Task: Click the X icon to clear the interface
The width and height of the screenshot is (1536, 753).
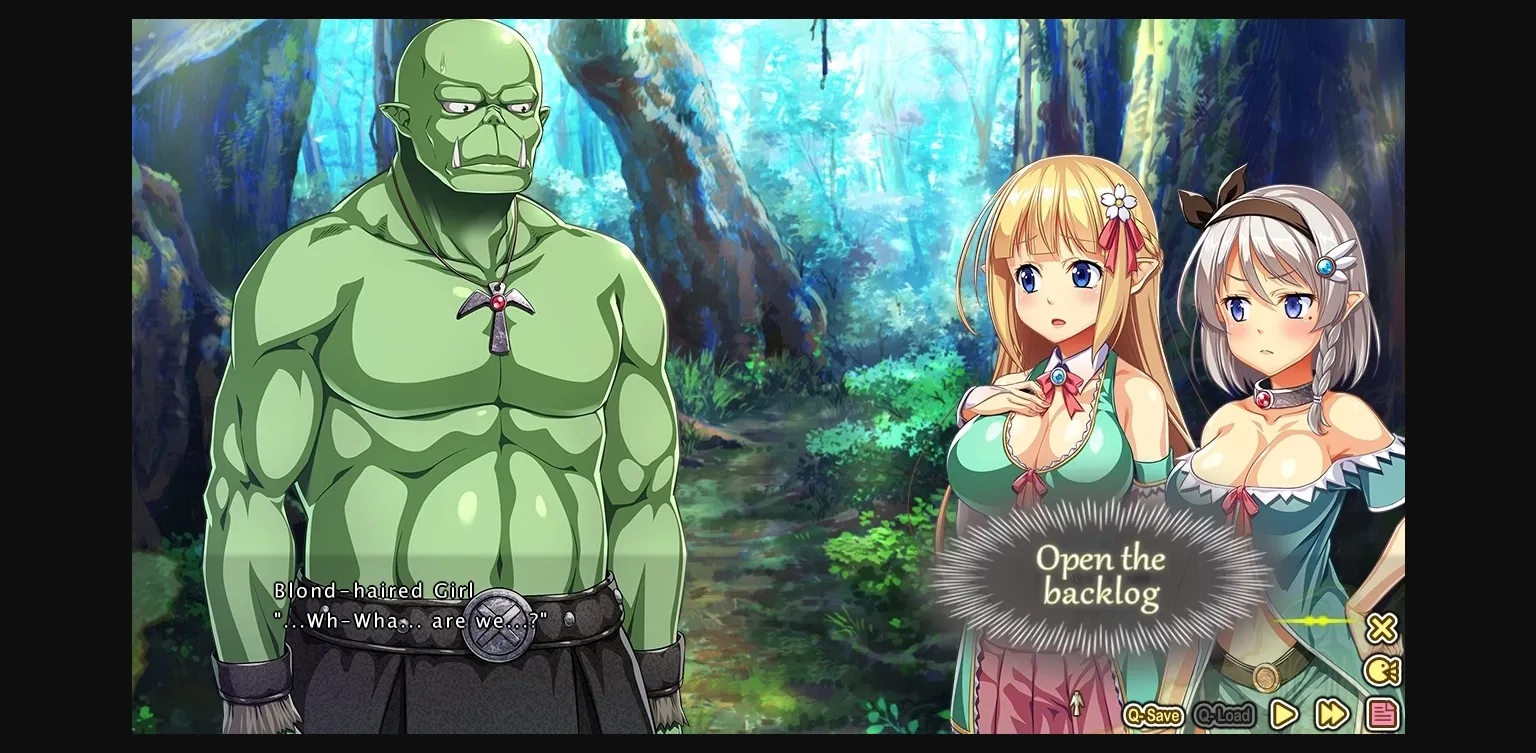Action: click(1384, 628)
